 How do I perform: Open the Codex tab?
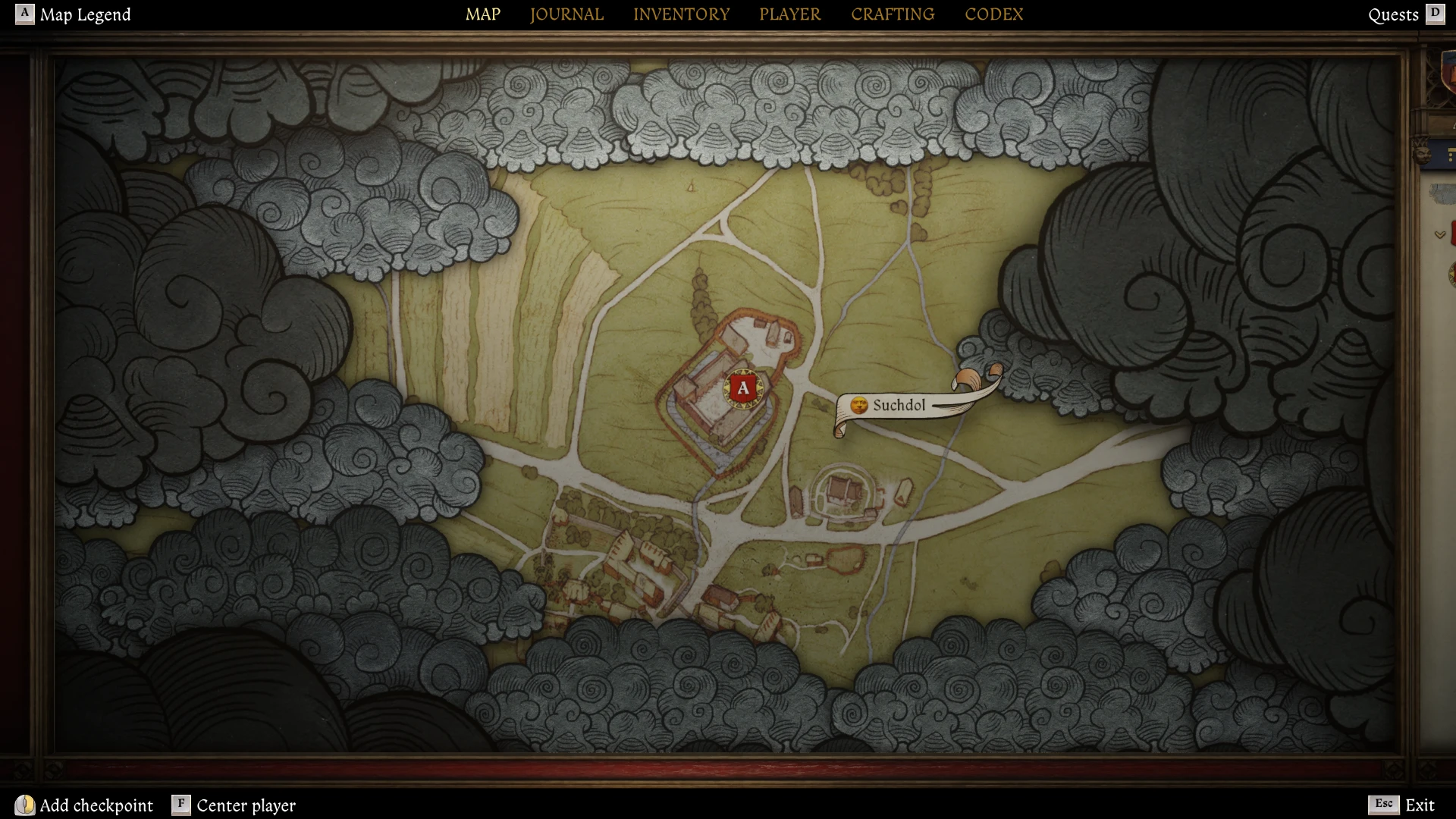993,14
